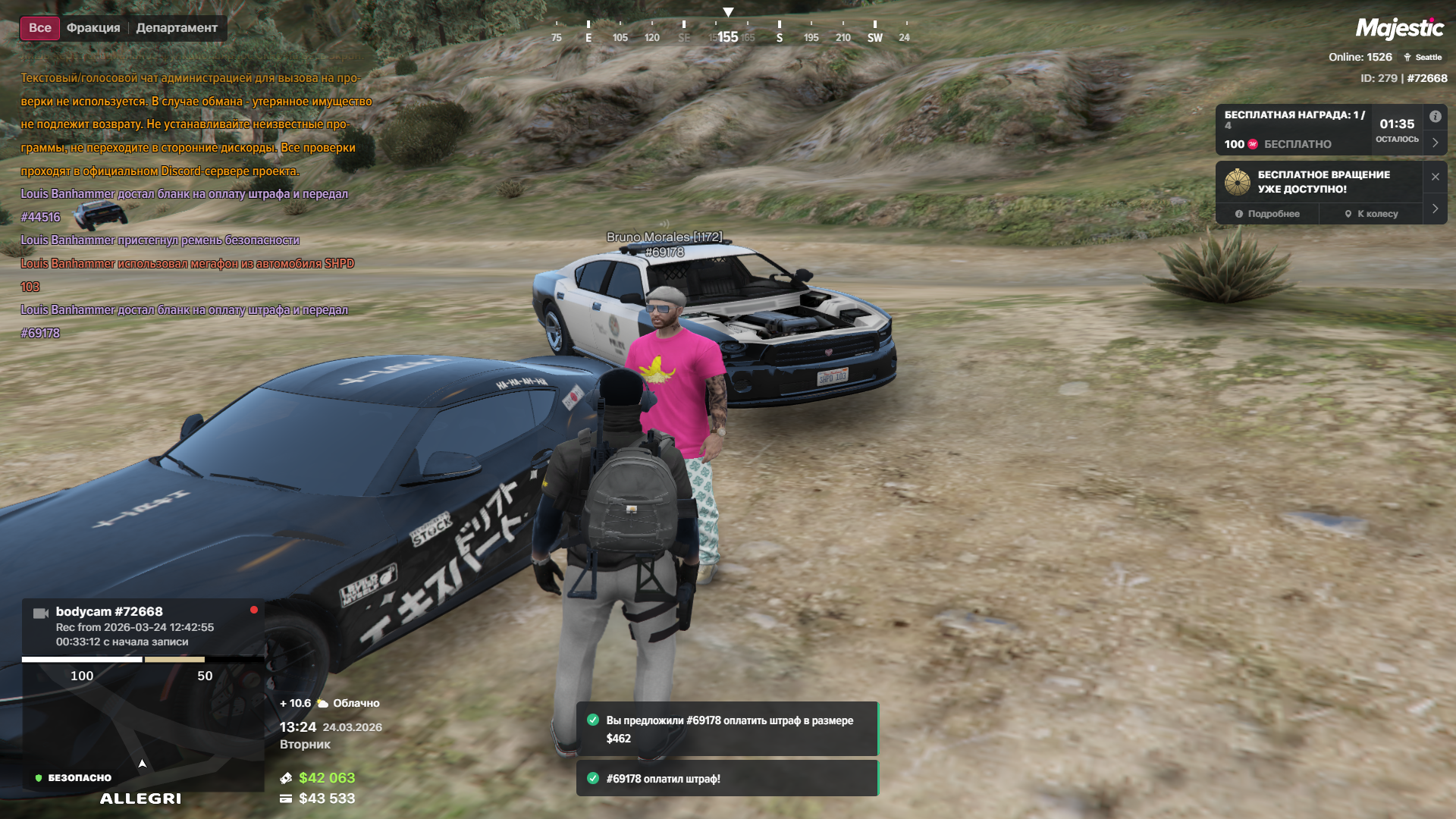Click the fine paid notification
The width and height of the screenshot is (1456, 819).
tap(726, 779)
